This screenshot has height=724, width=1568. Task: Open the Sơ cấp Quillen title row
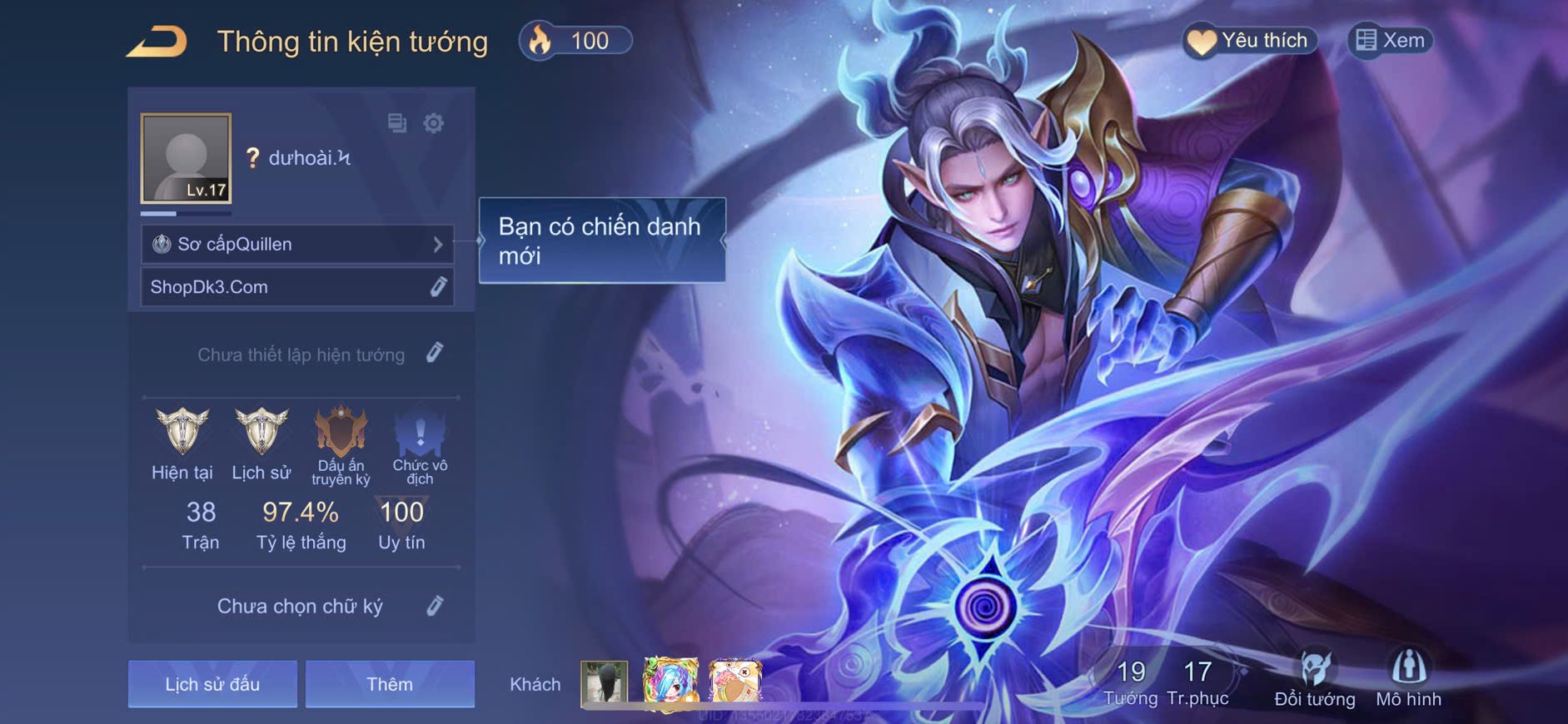point(297,245)
